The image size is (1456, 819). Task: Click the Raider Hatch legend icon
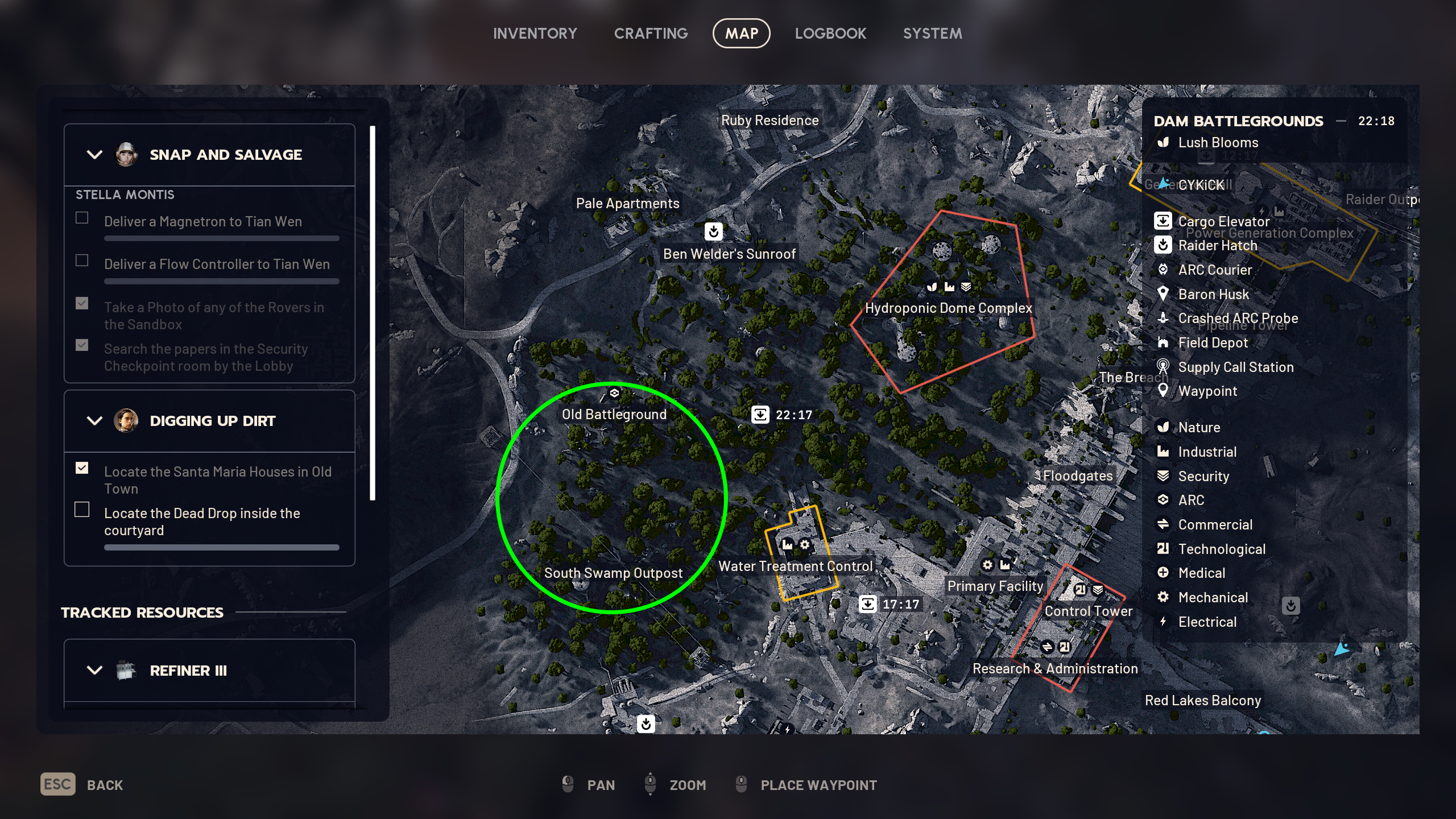click(x=1164, y=245)
